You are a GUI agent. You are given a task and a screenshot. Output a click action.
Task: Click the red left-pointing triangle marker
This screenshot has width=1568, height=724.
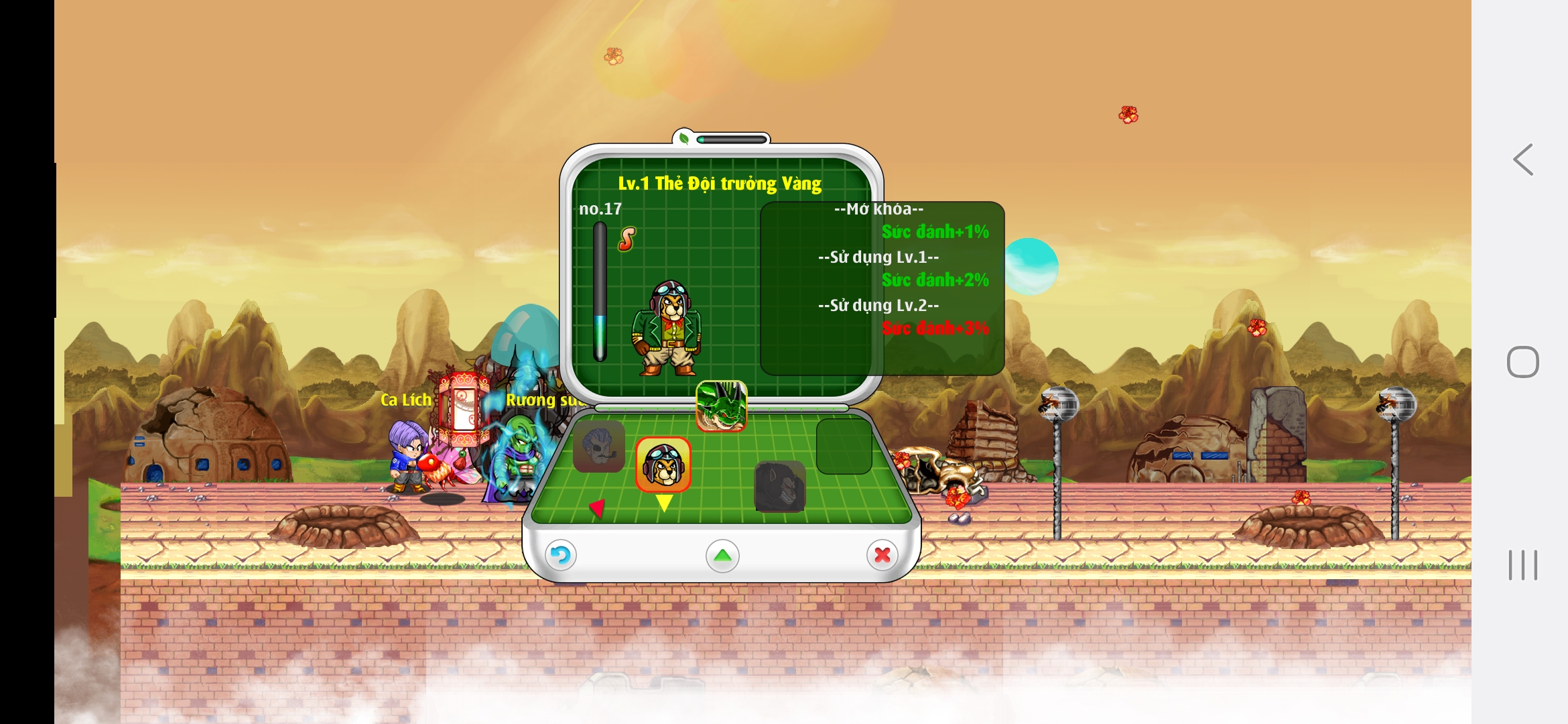596,510
